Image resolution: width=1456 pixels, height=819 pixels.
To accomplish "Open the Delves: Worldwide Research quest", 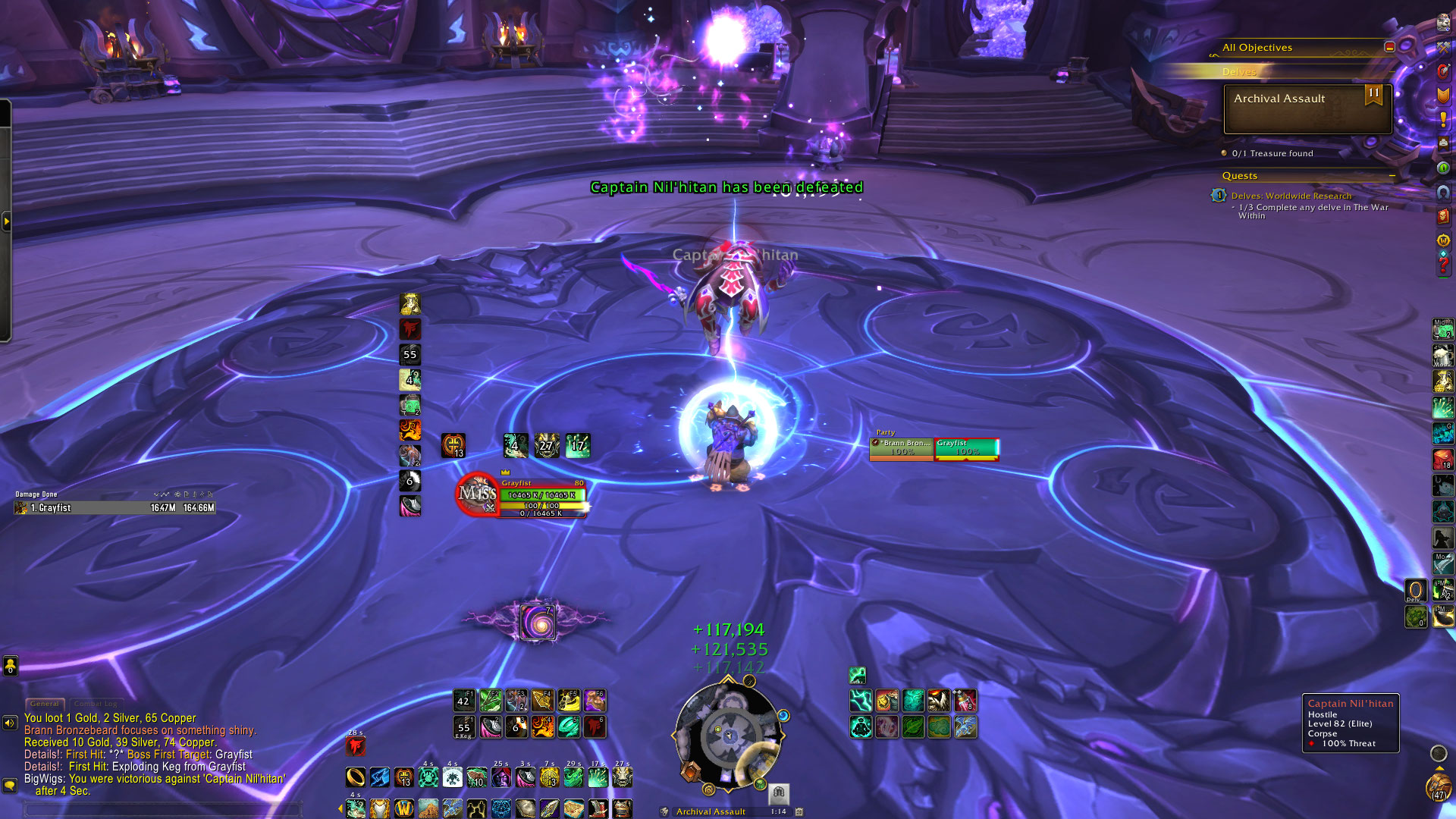I will pos(1291,196).
